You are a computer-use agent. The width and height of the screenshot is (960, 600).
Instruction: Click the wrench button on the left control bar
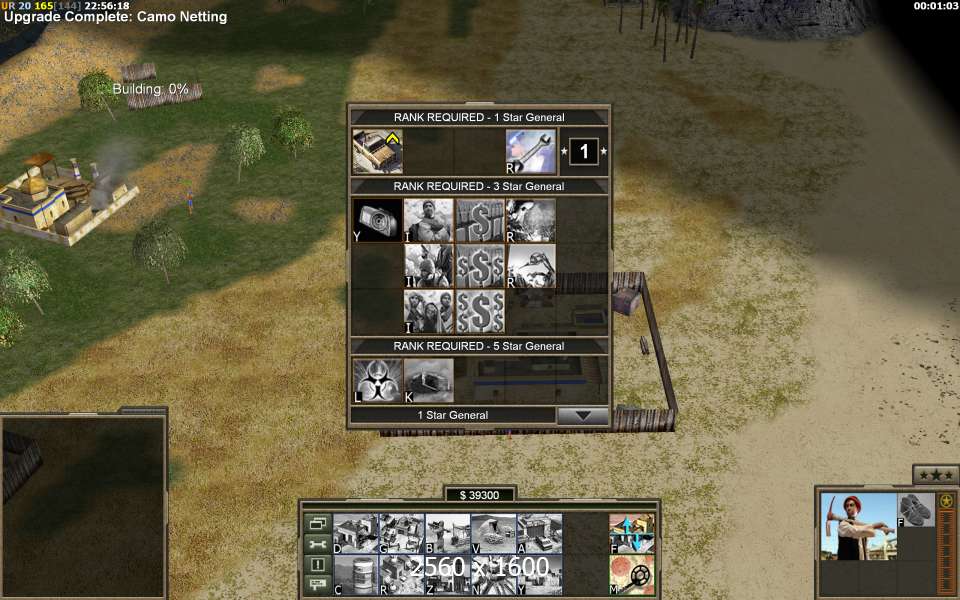coord(318,543)
